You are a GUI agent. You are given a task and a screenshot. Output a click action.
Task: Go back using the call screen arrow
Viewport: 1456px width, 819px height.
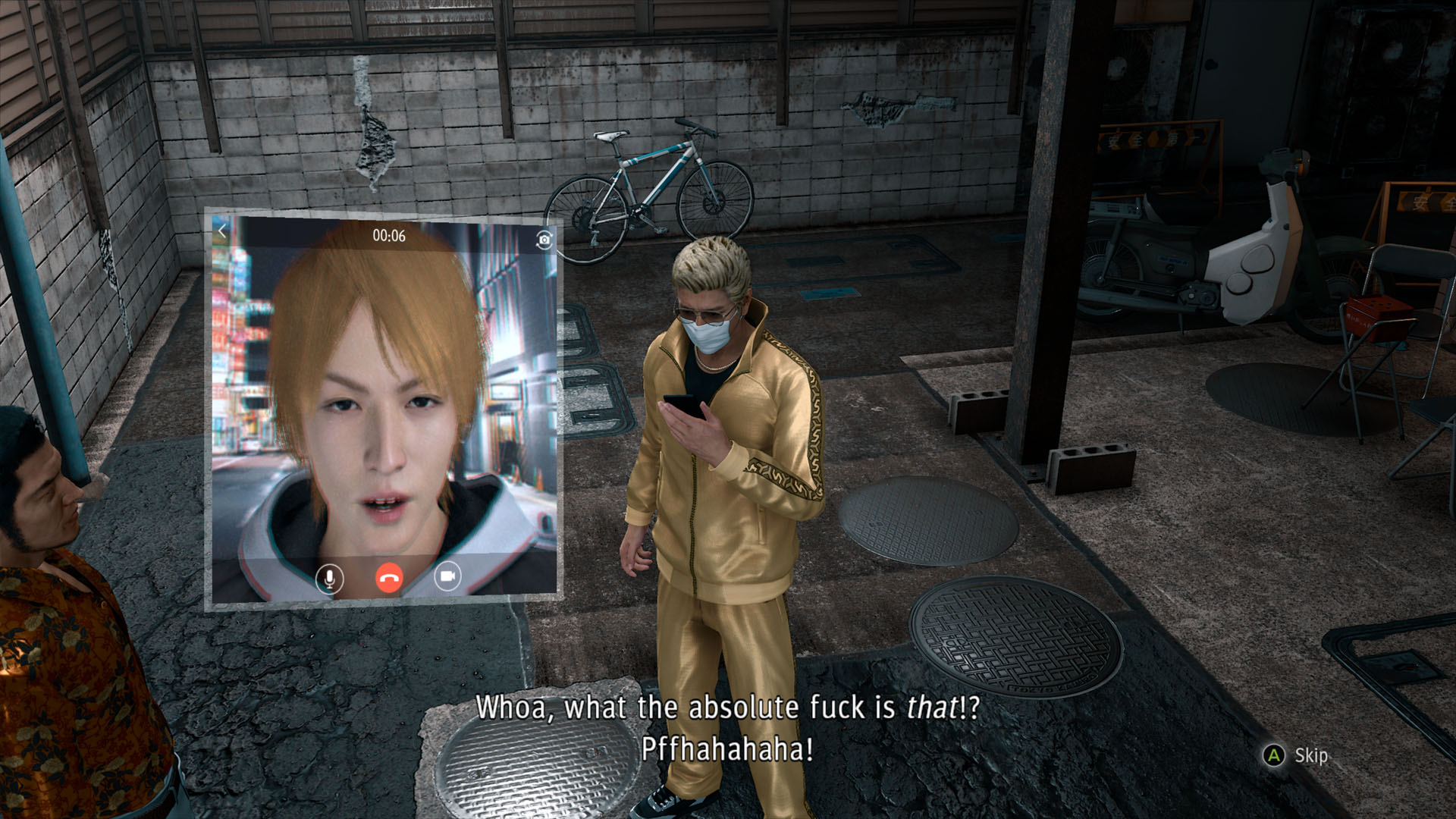coord(222,231)
